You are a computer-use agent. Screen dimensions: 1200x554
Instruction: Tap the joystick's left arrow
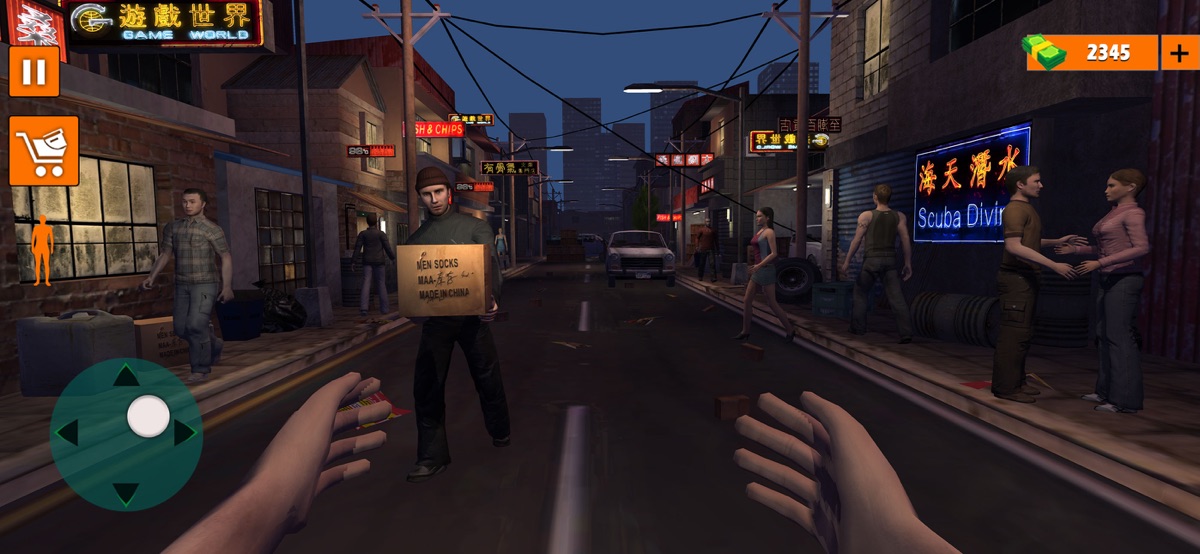coord(66,433)
